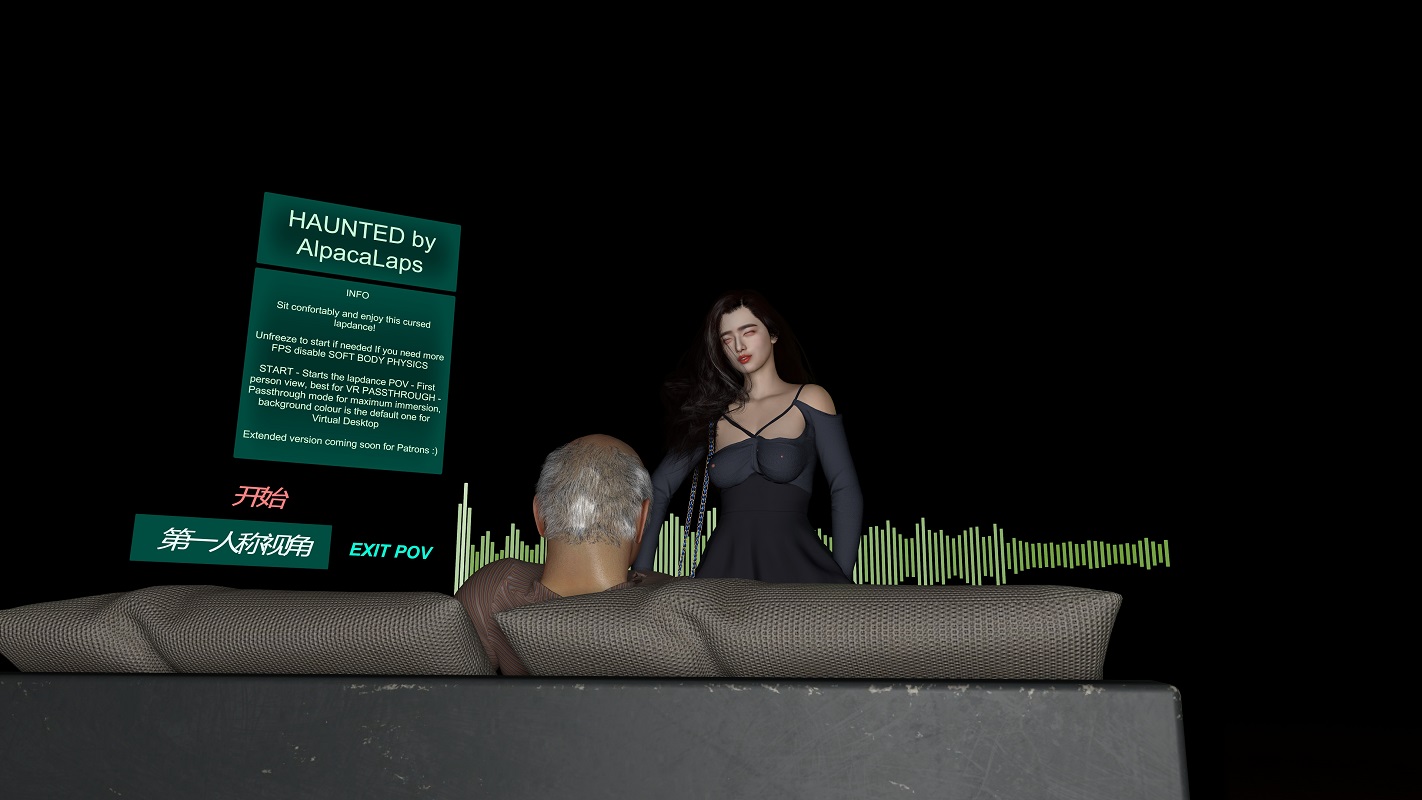Click the red 开始 start button
Screen dimensions: 1422x800
pos(260,496)
